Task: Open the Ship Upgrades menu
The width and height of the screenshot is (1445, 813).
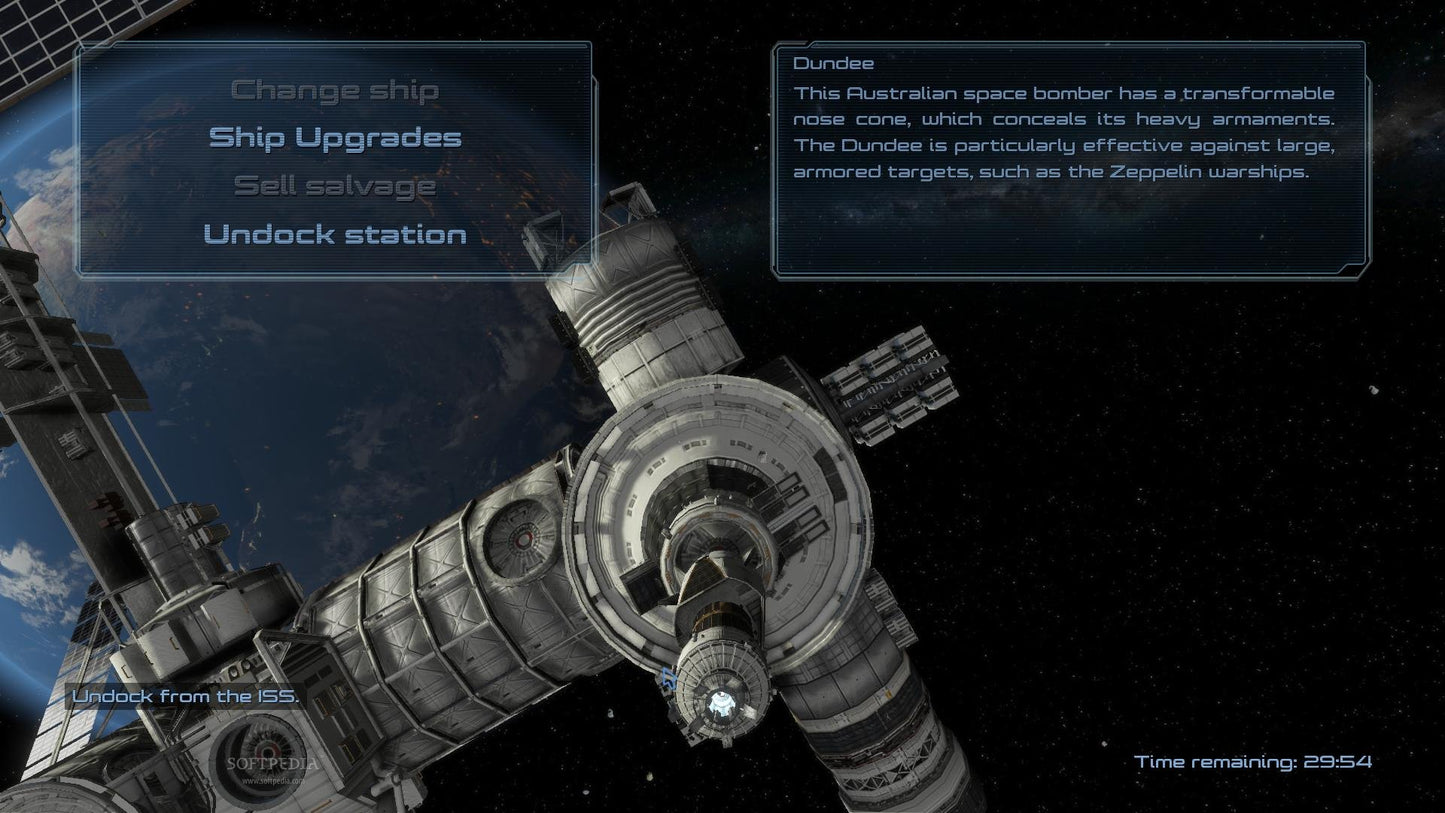Action: (x=334, y=137)
